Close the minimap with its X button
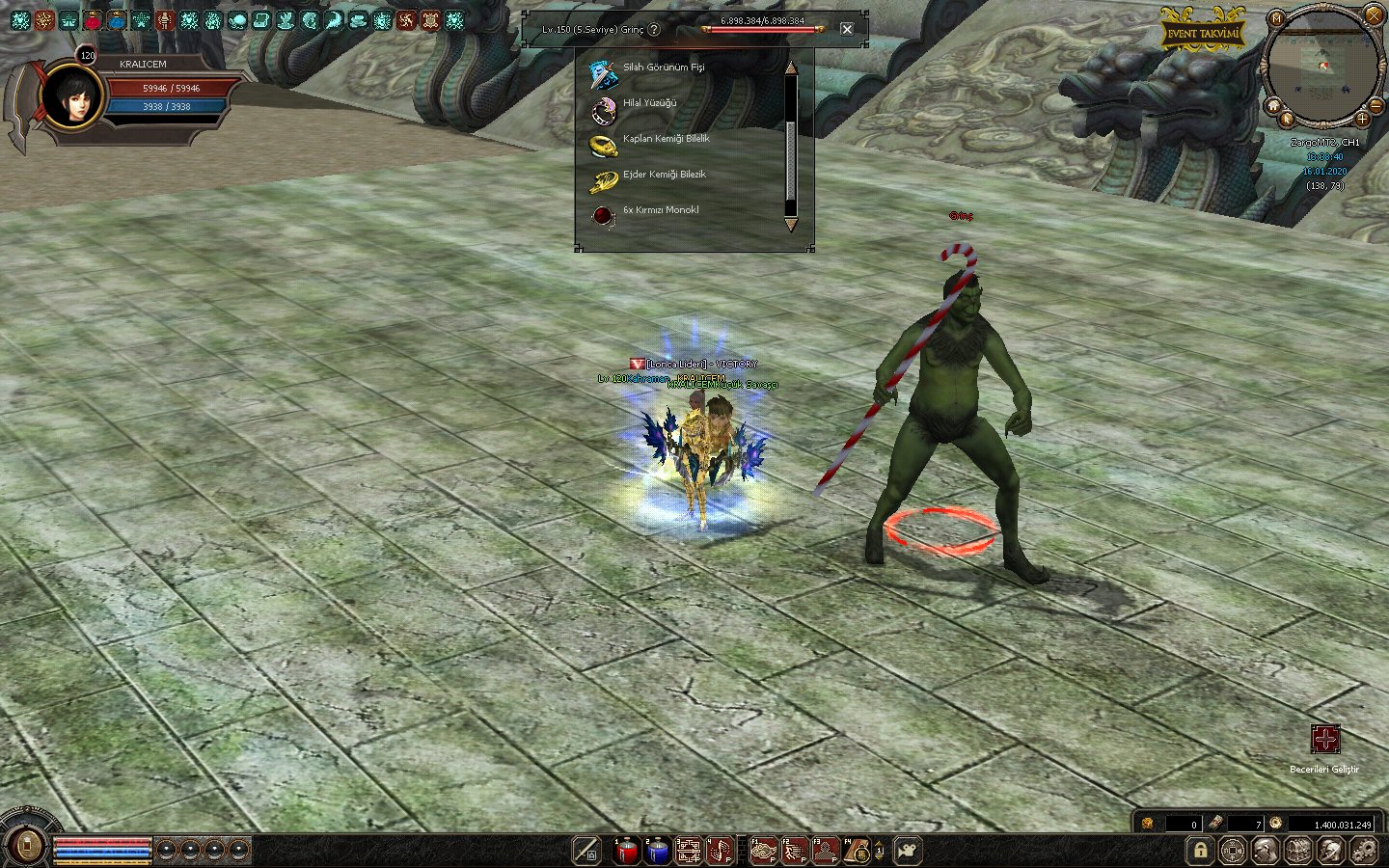The width and height of the screenshot is (1389, 868). [1374, 14]
